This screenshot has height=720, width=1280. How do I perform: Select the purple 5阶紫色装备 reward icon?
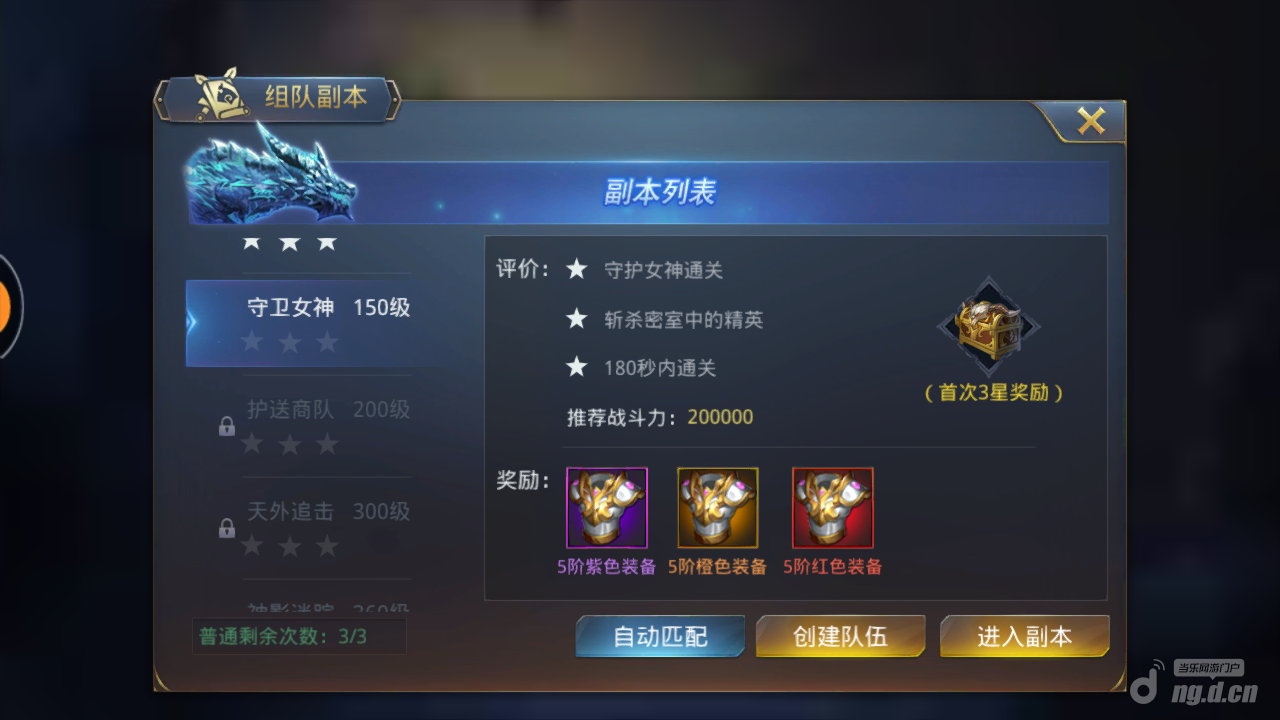click(x=606, y=507)
